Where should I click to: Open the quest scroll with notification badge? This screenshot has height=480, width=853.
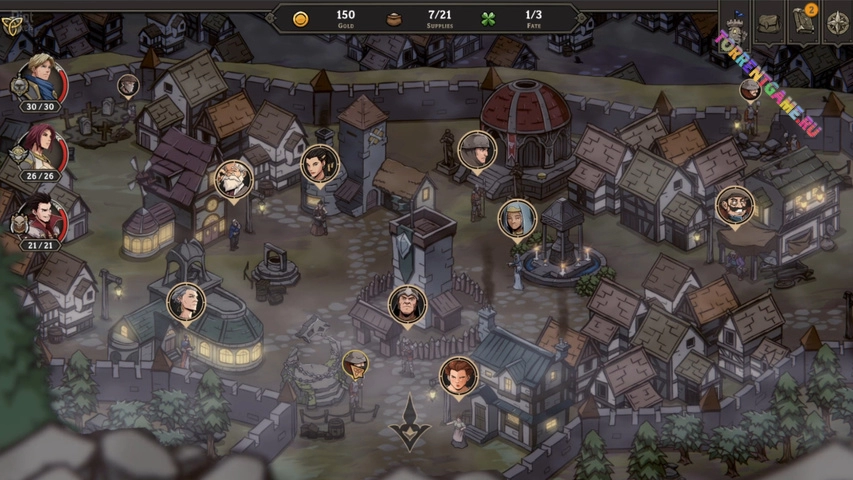(x=803, y=23)
